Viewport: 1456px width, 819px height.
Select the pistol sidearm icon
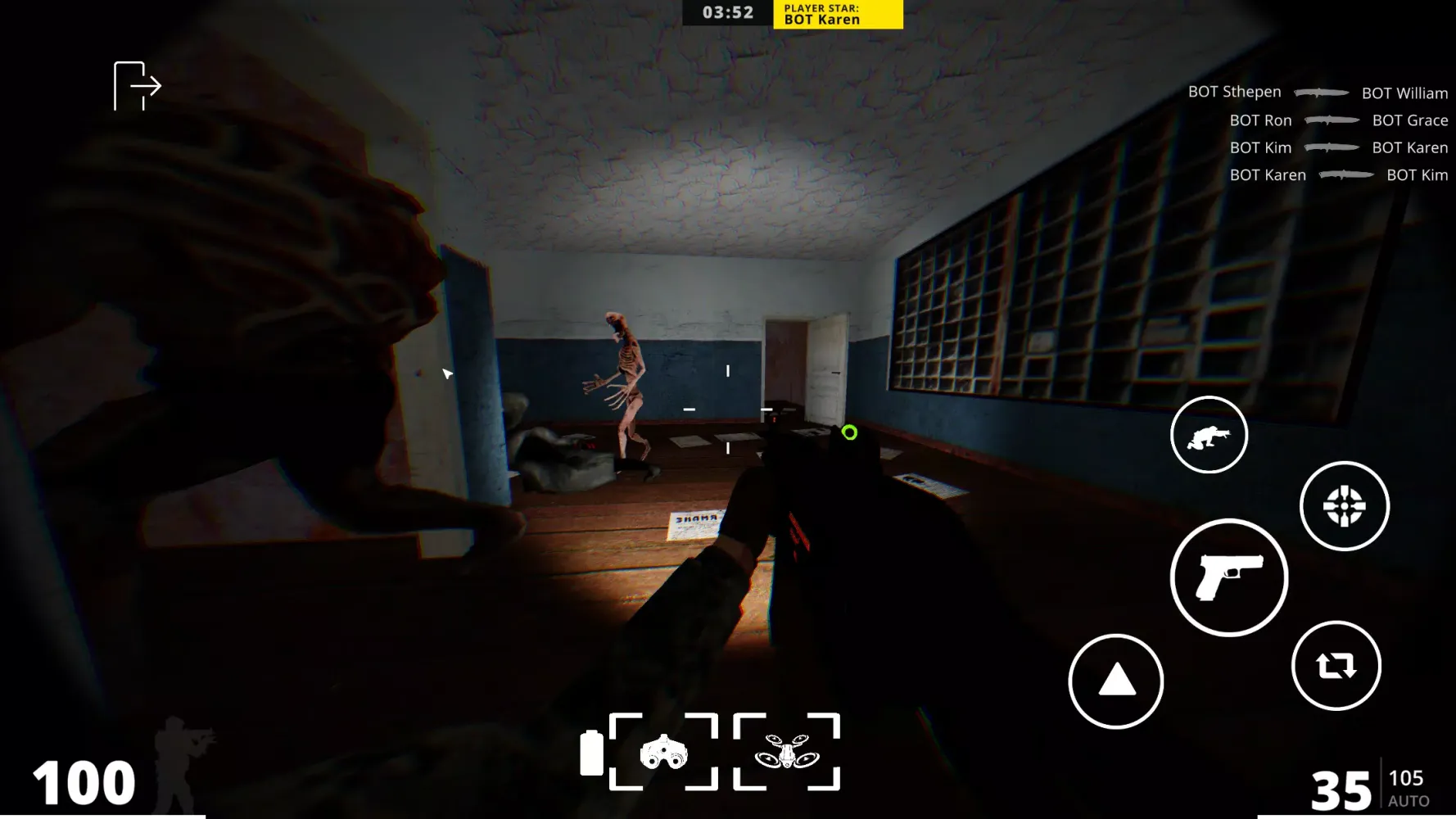(1228, 577)
